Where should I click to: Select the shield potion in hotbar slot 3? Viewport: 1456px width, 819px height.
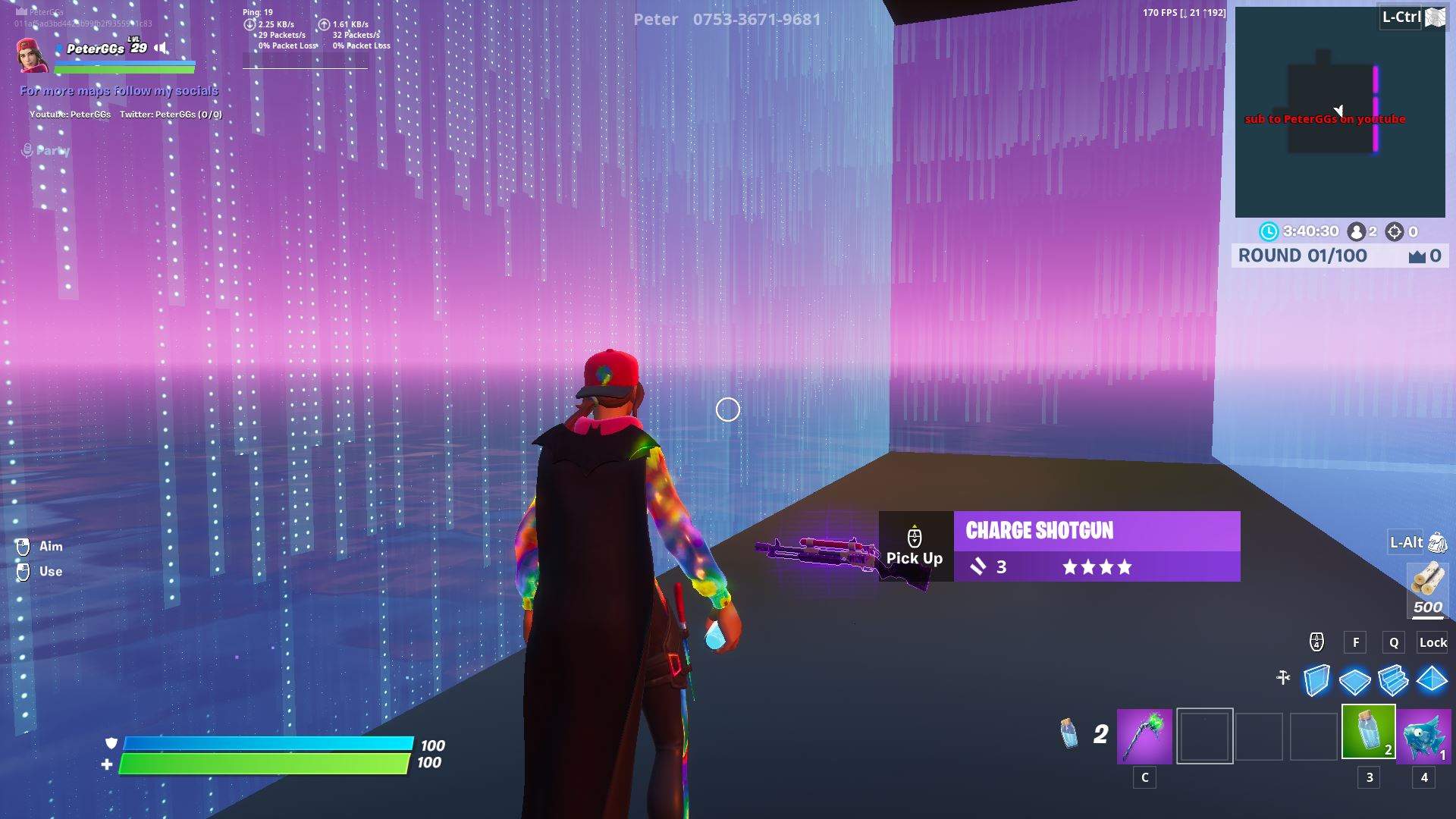1369,736
